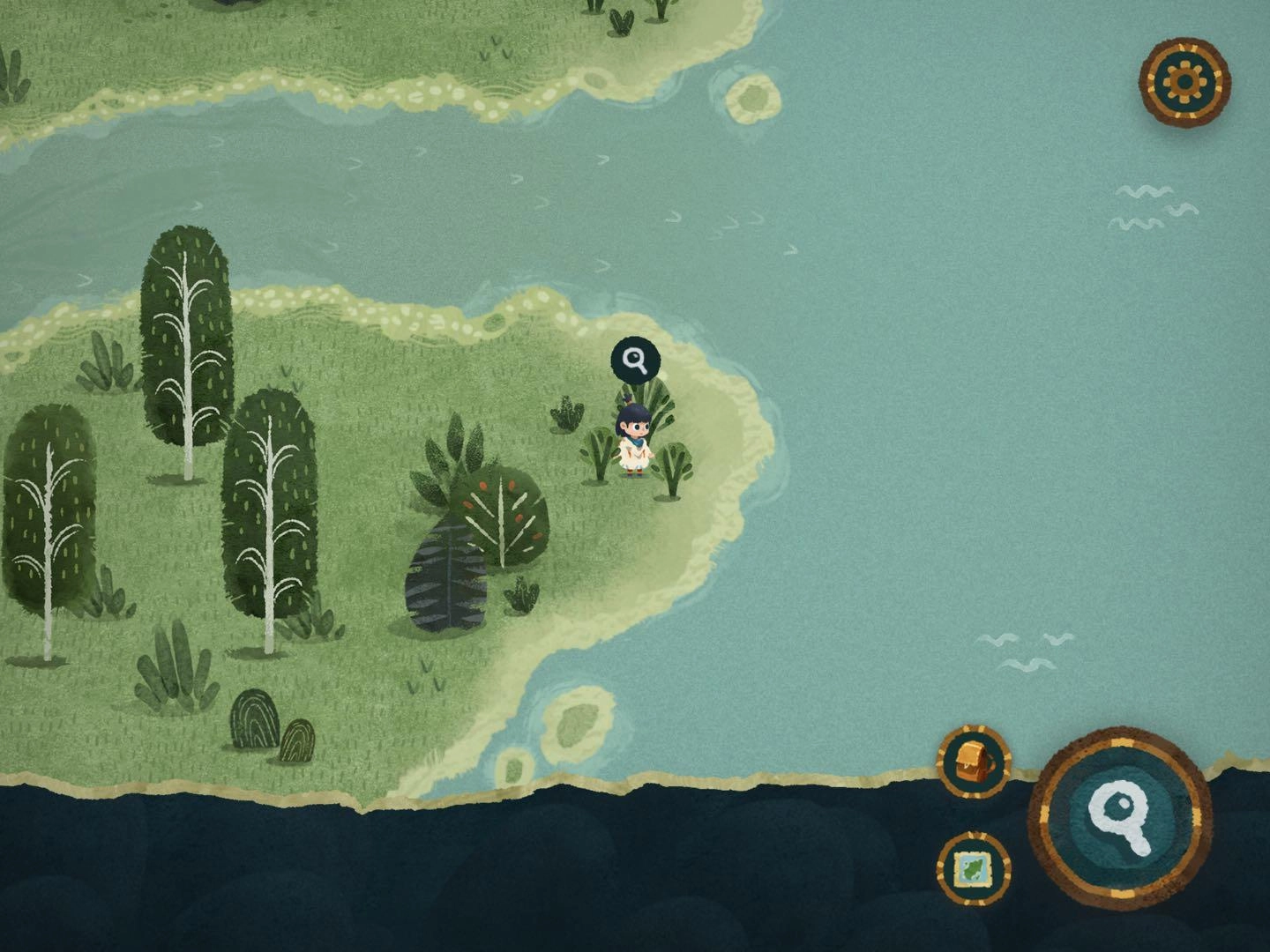Open the map button
Image resolution: width=1270 pixels, height=952 pixels.
pyautogui.click(x=974, y=868)
